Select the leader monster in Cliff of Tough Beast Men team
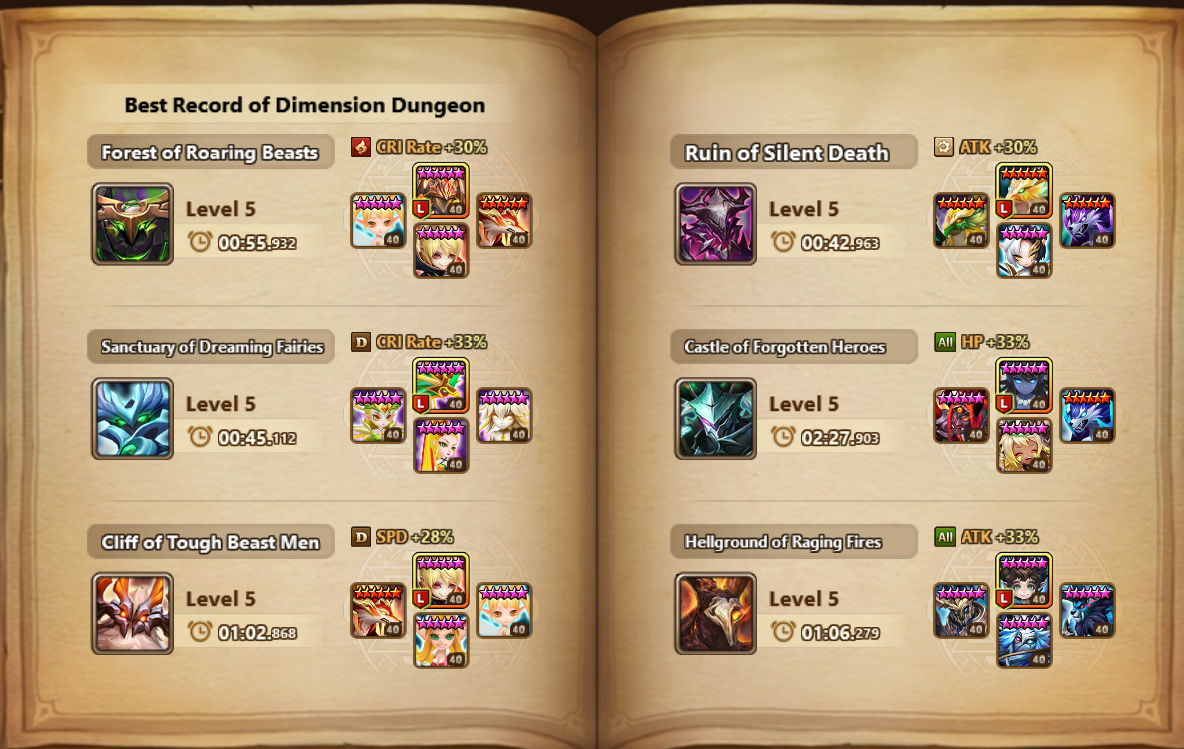This screenshot has width=1184, height=749. click(441, 582)
